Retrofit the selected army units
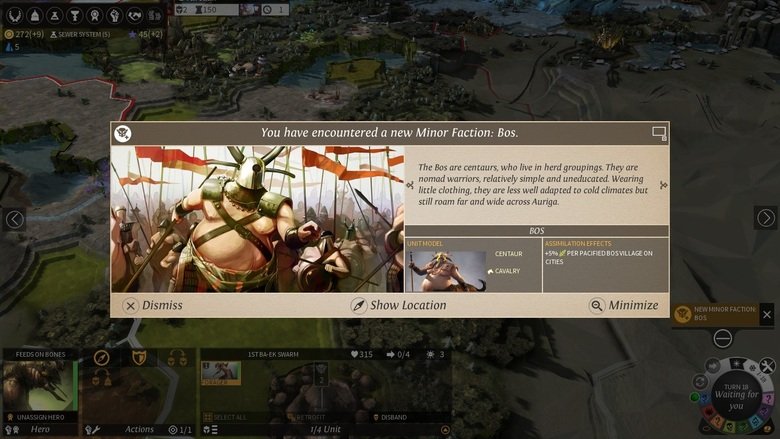Image resolution: width=780 pixels, height=439 pixels. pyautogui.click(x=311, y=417)
